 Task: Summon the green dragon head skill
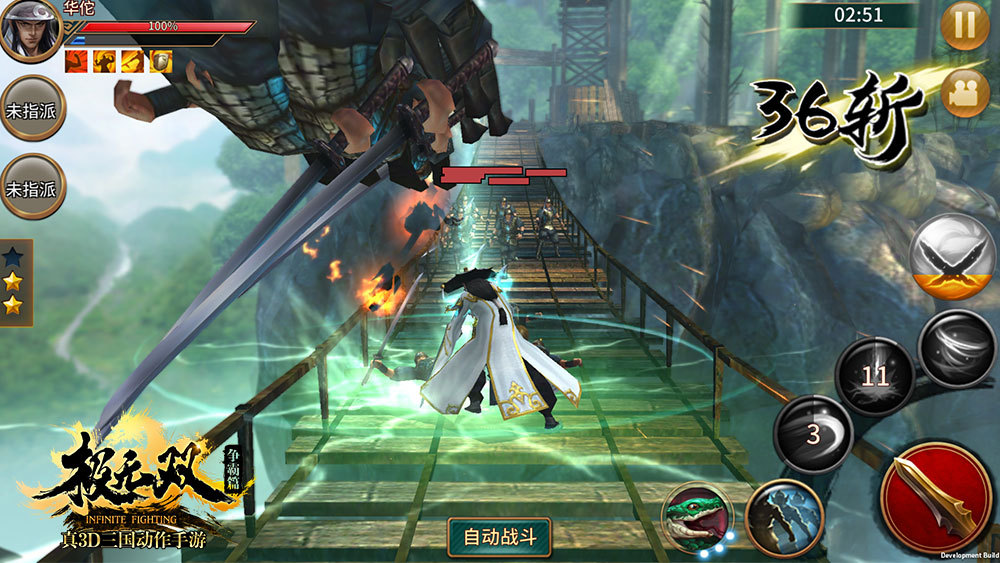pyautogui.click(x=697, y=518)
